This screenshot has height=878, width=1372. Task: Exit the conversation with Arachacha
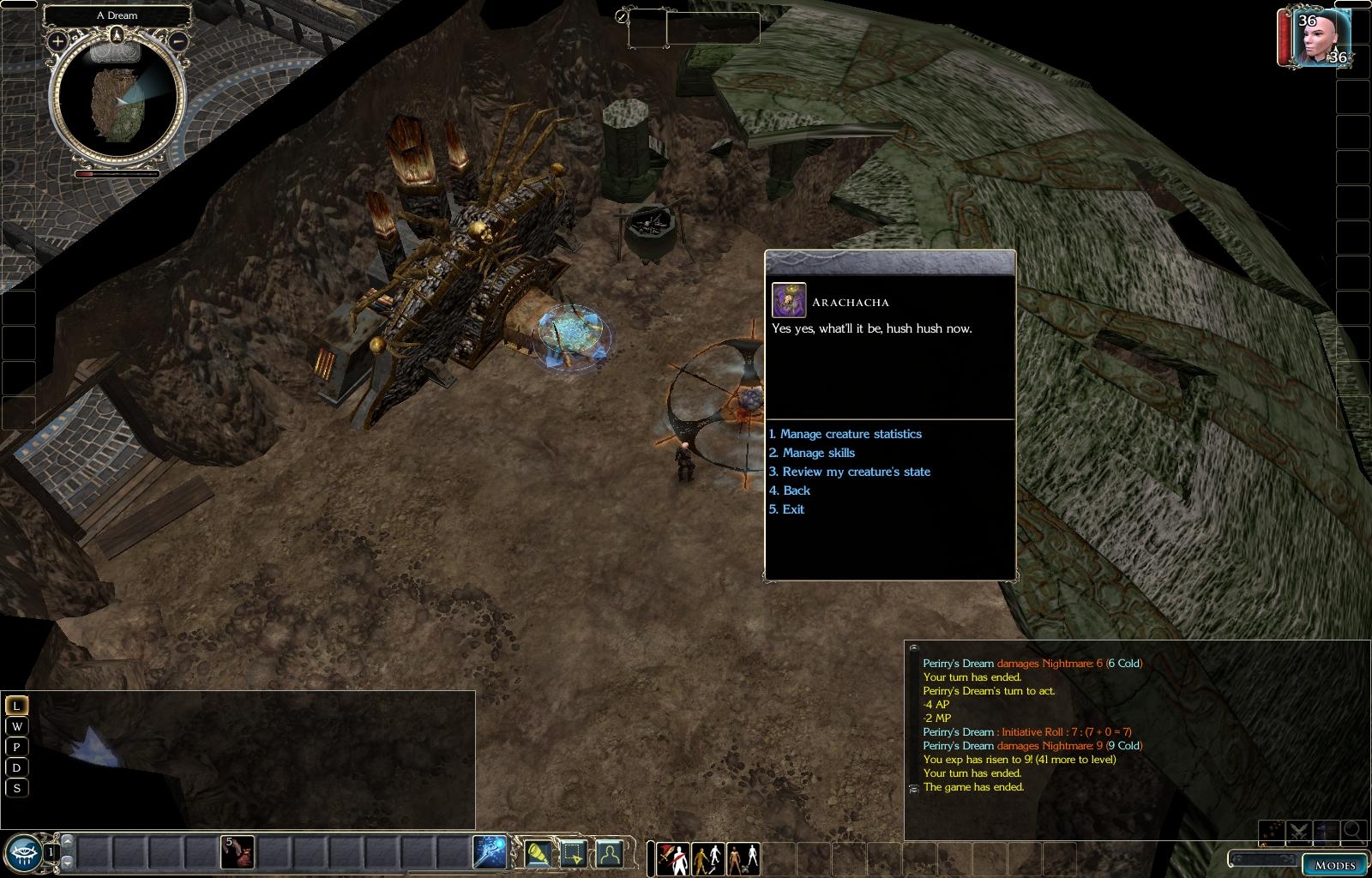tap(792, 509)
